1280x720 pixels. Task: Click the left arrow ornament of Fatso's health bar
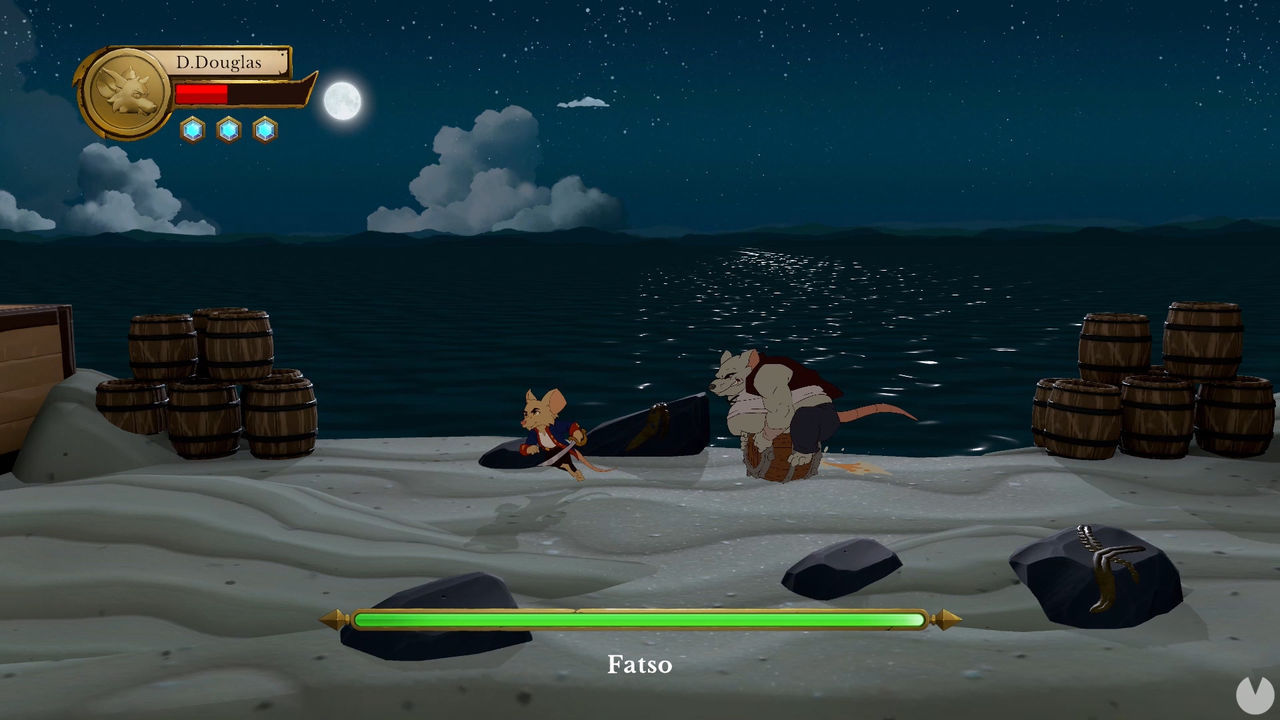[x=333, y=621]
